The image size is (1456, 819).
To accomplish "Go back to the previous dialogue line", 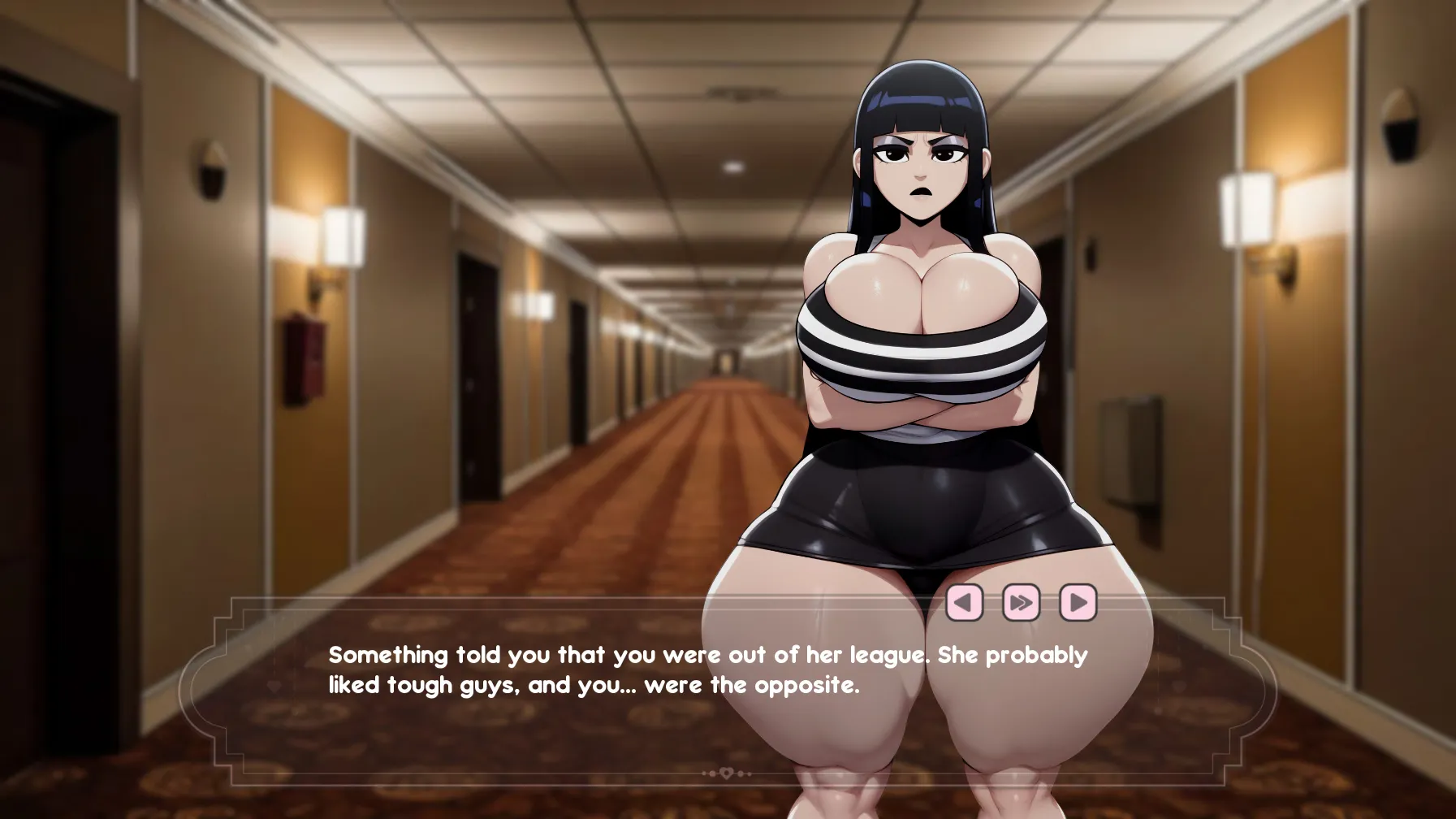I will [x=964, y=603].
